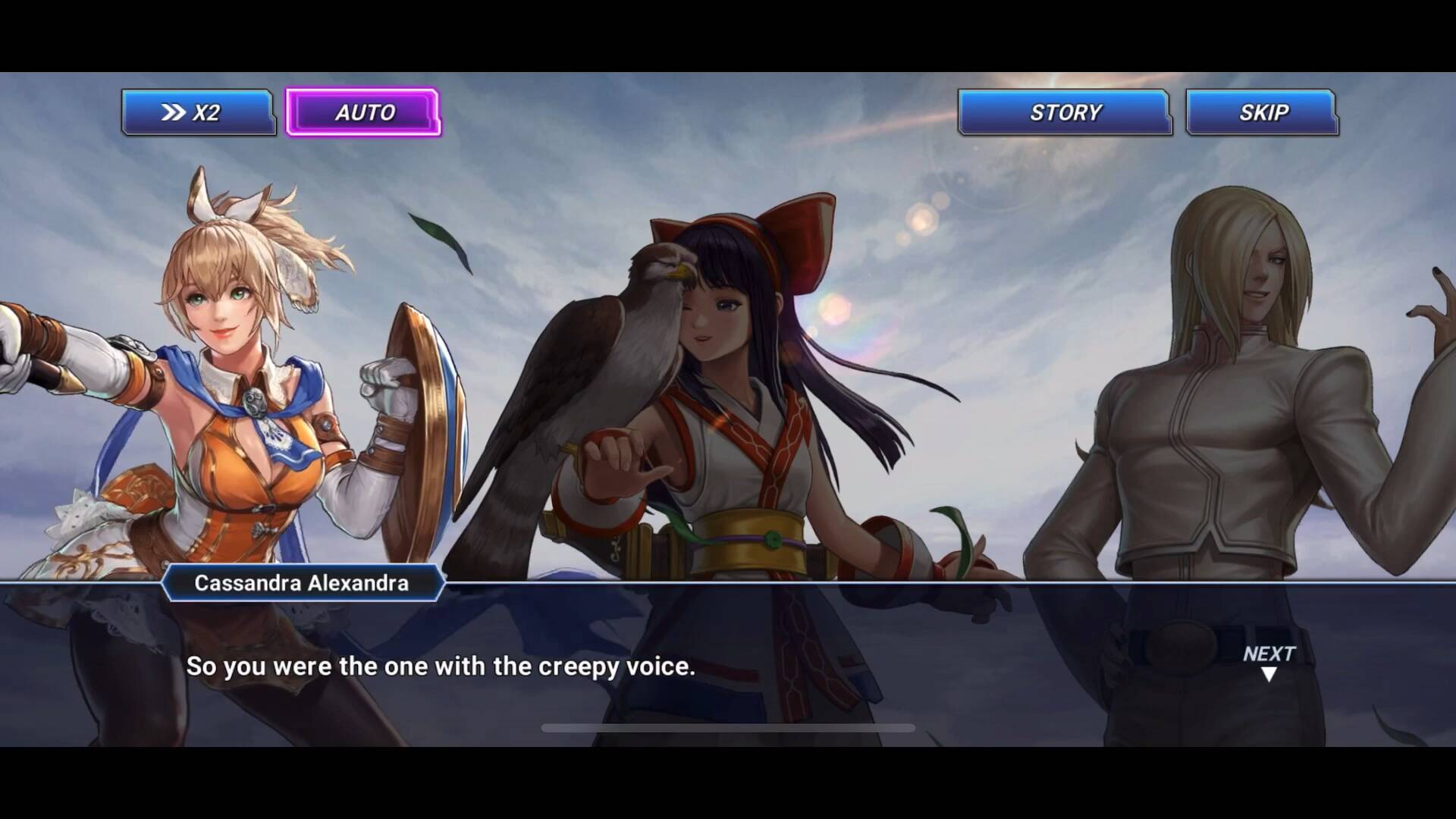The height and width of the screenshot is (819, 1456).
Task: Advance dialogue with the NEXT arrow
Action: click(x=1268, y=663)
